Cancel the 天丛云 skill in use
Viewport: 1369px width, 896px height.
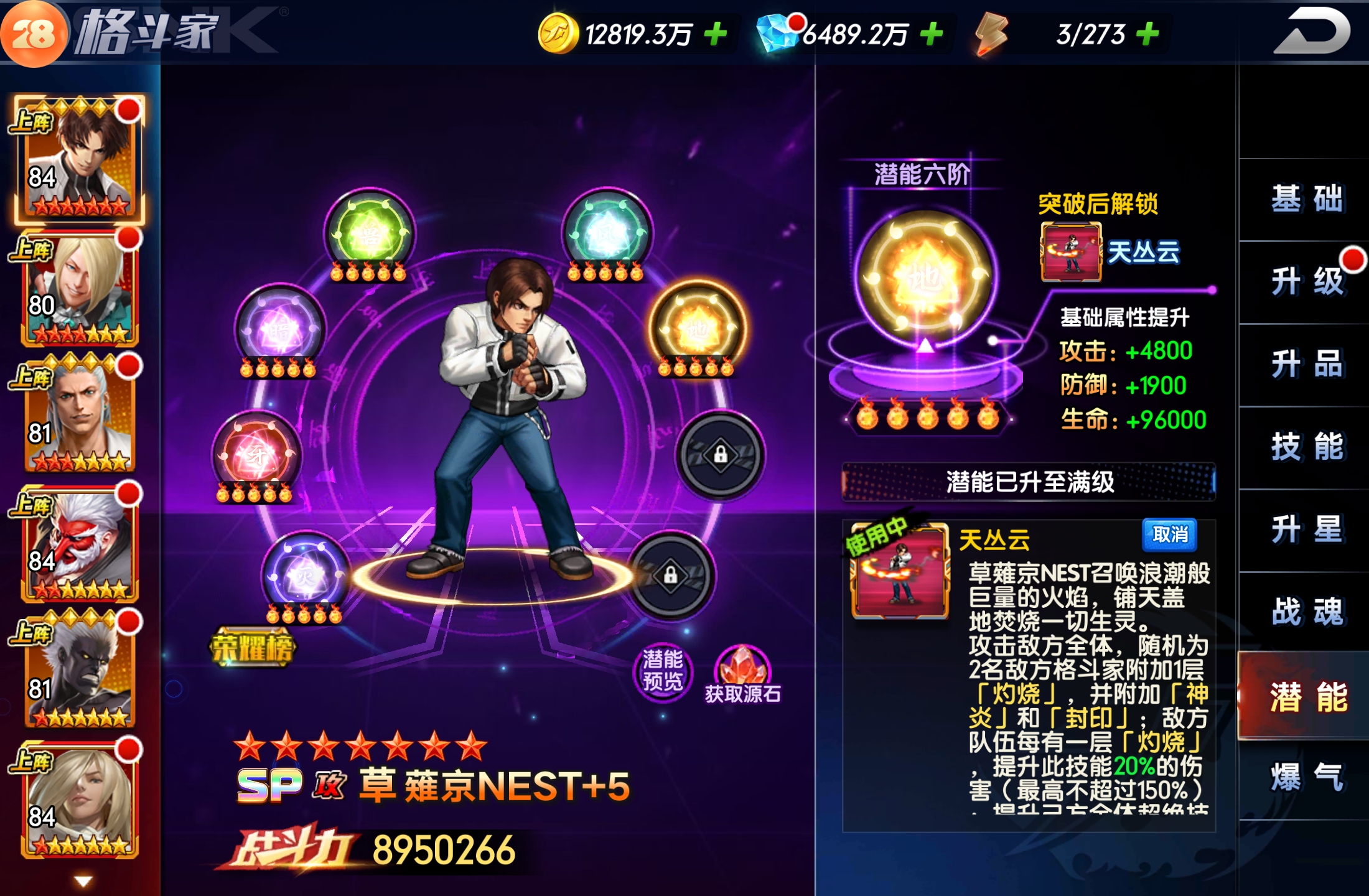coord(1170,535)
